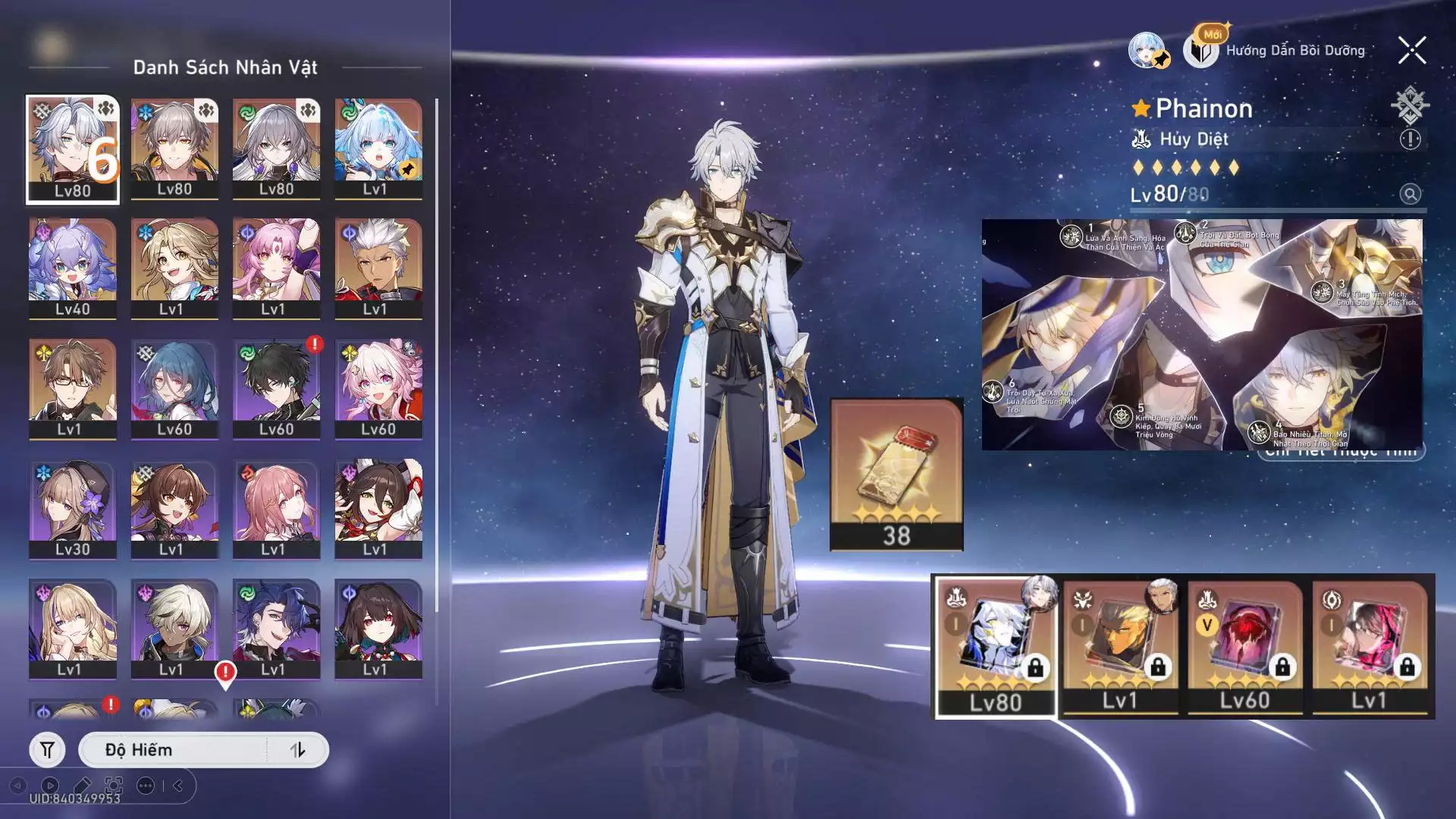This screenshot has width=1456, height=819.
Task: Open the exclamation info icon beside Hủy Diệt
Action: [x=1410, y=140]
